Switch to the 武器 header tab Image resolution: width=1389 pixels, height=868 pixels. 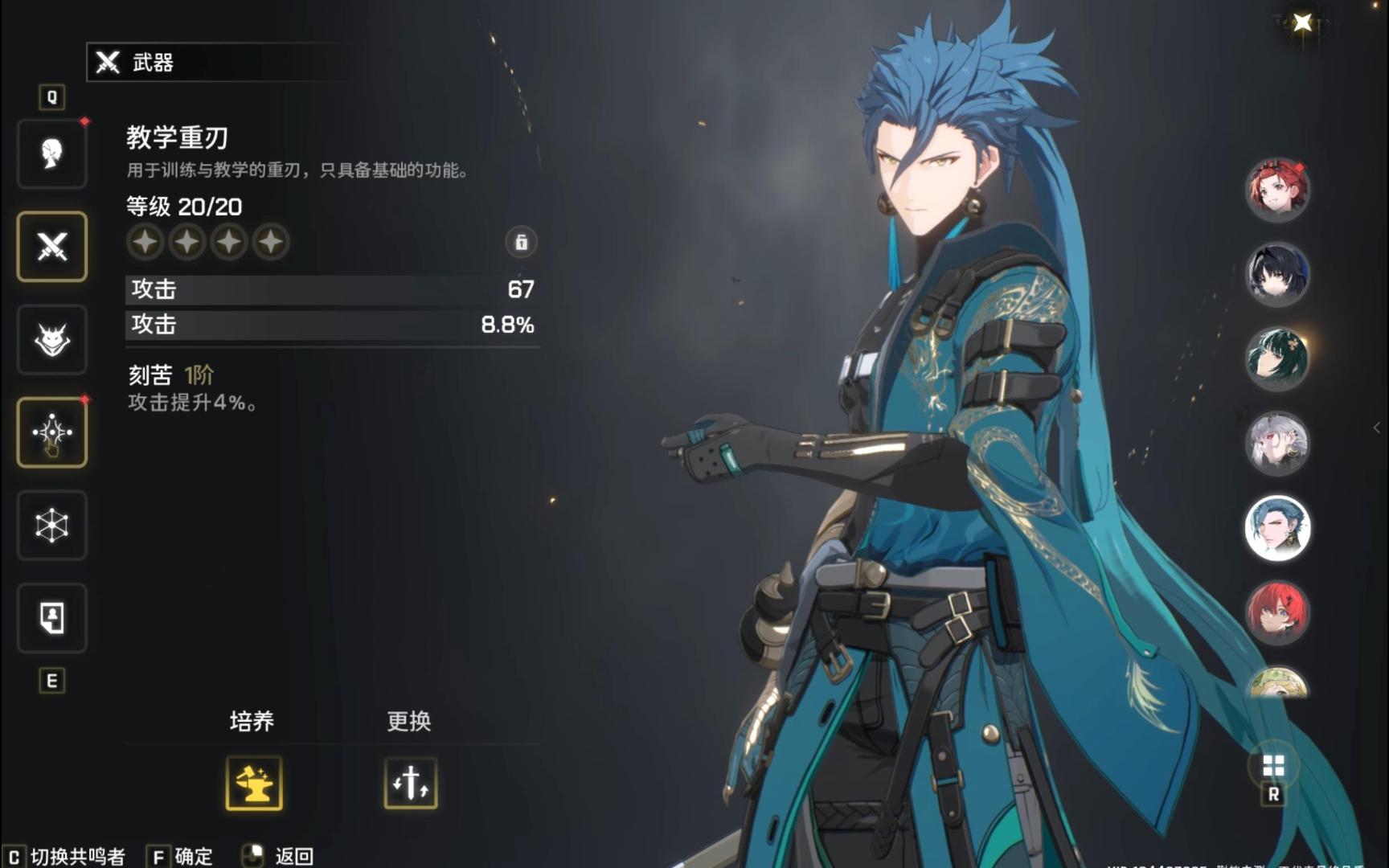click(158, 63)
